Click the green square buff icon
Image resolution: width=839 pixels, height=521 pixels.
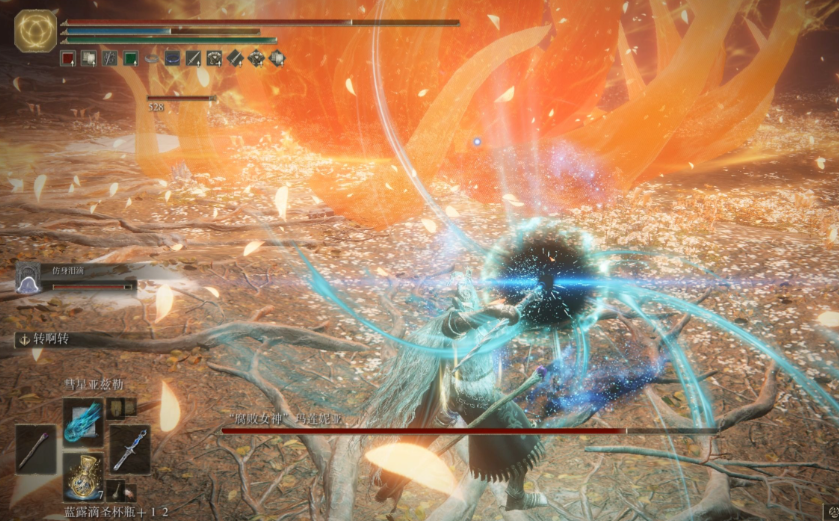coord(130,59)
